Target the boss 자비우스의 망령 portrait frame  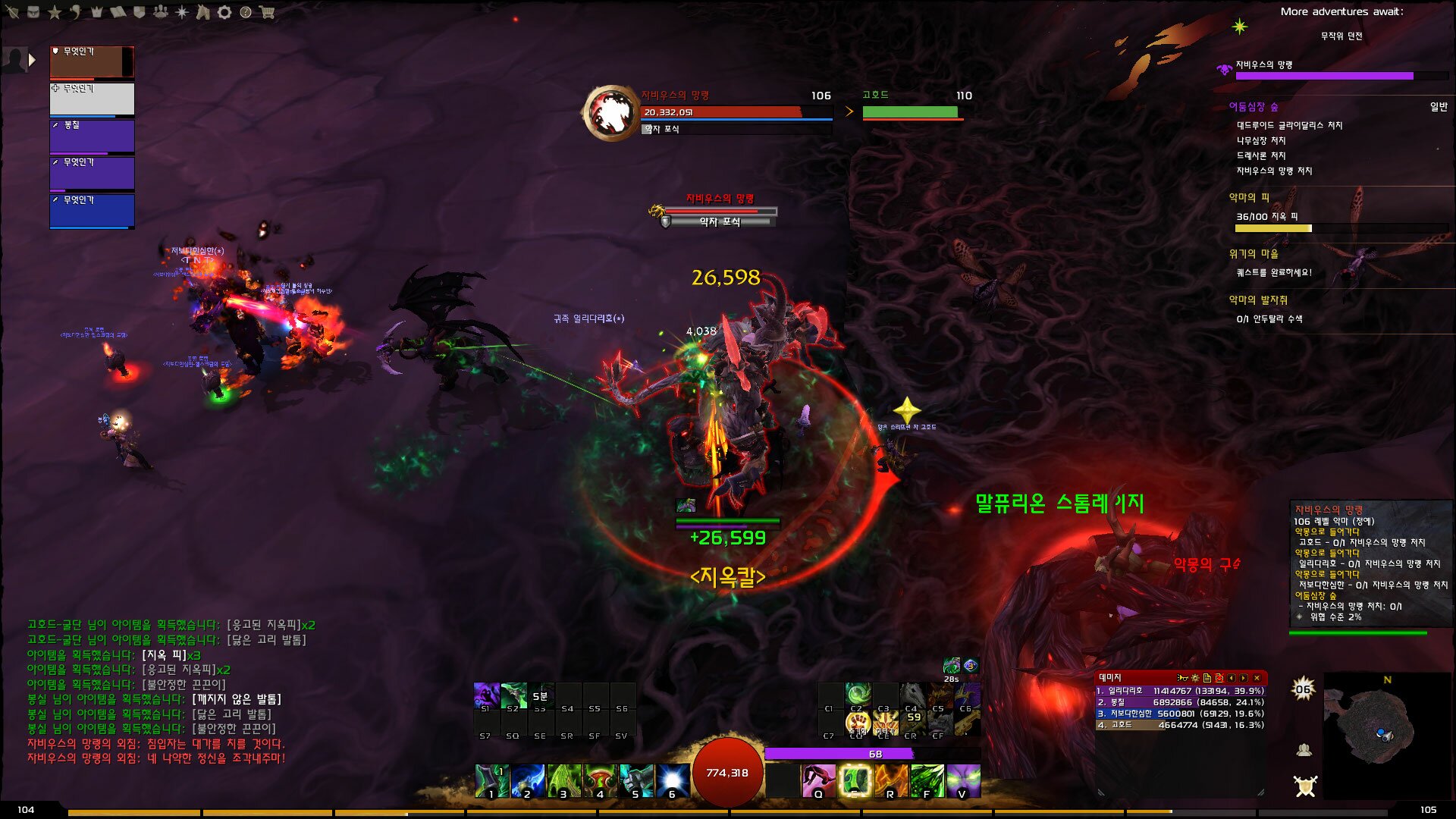(610, 113)
